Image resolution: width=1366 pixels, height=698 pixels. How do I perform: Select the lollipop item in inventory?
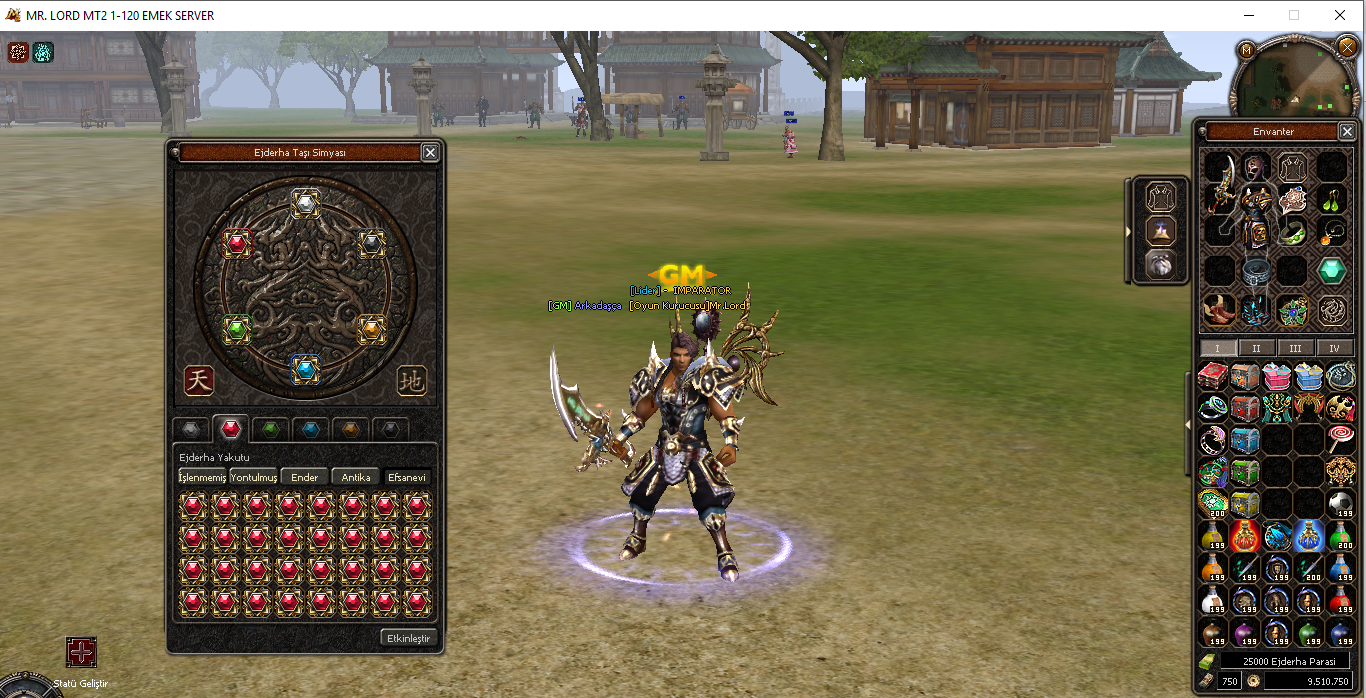1340,438
